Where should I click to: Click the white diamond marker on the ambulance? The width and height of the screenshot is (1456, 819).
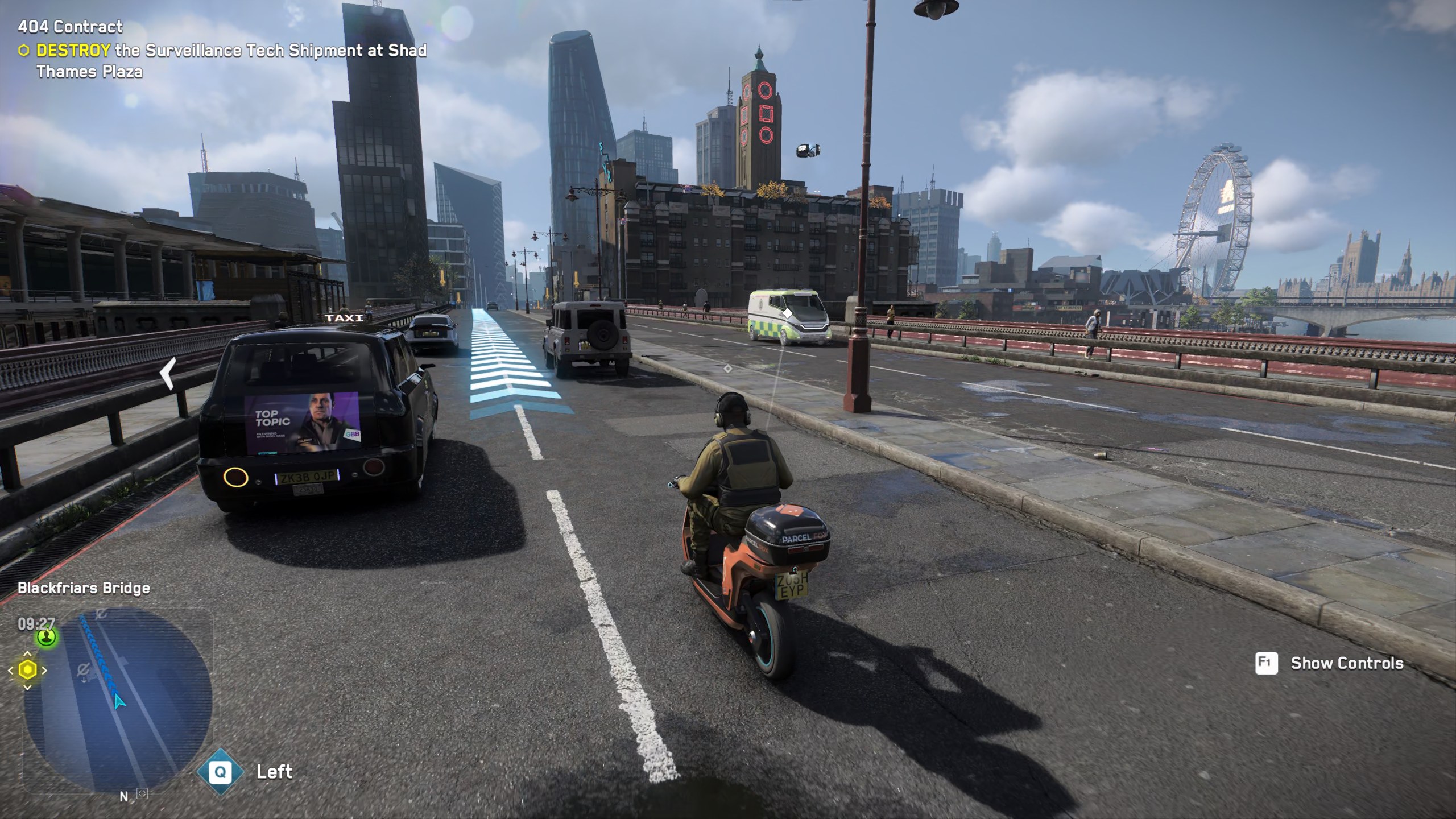[788, 313]
